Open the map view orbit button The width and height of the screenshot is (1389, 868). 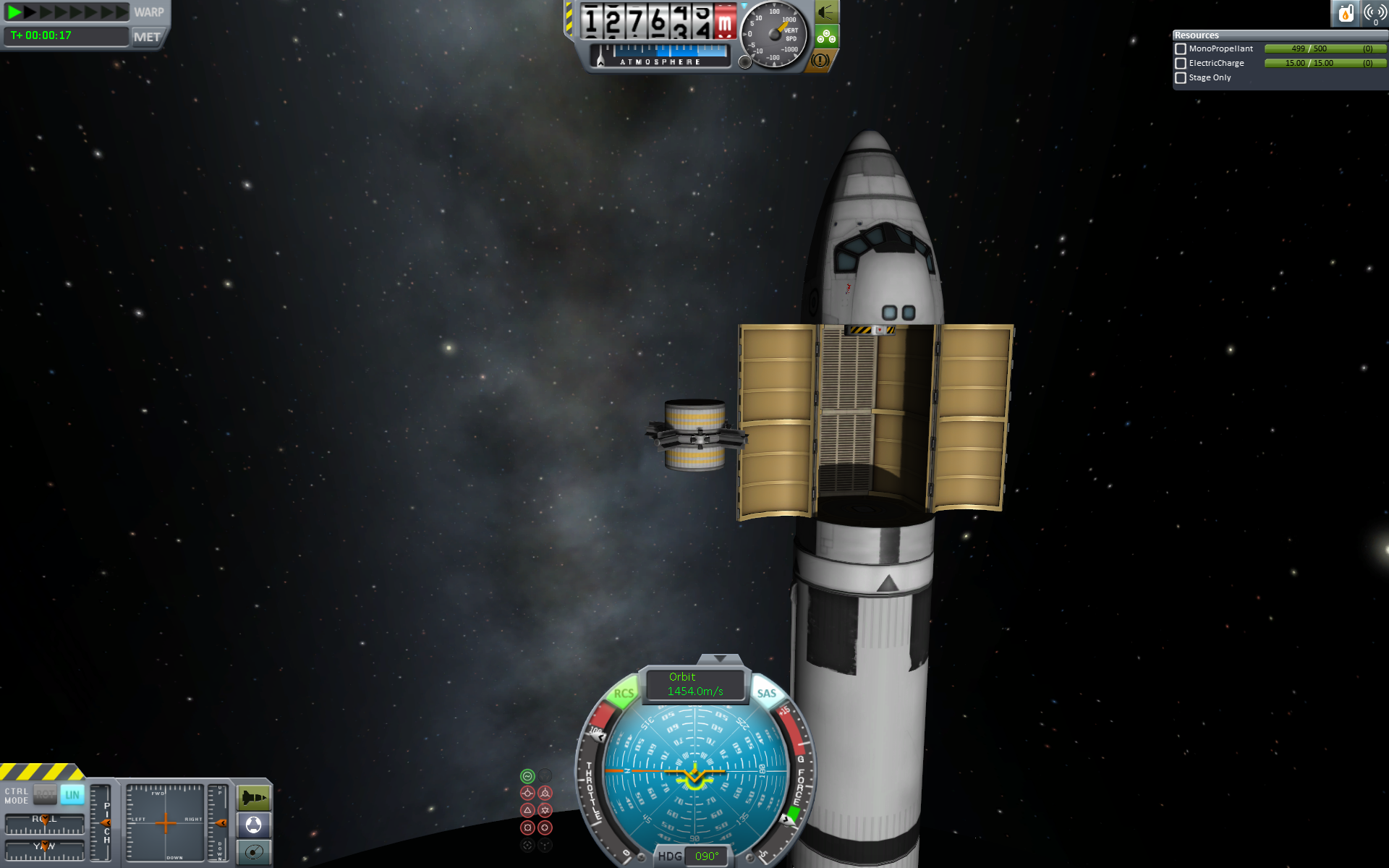254,852
